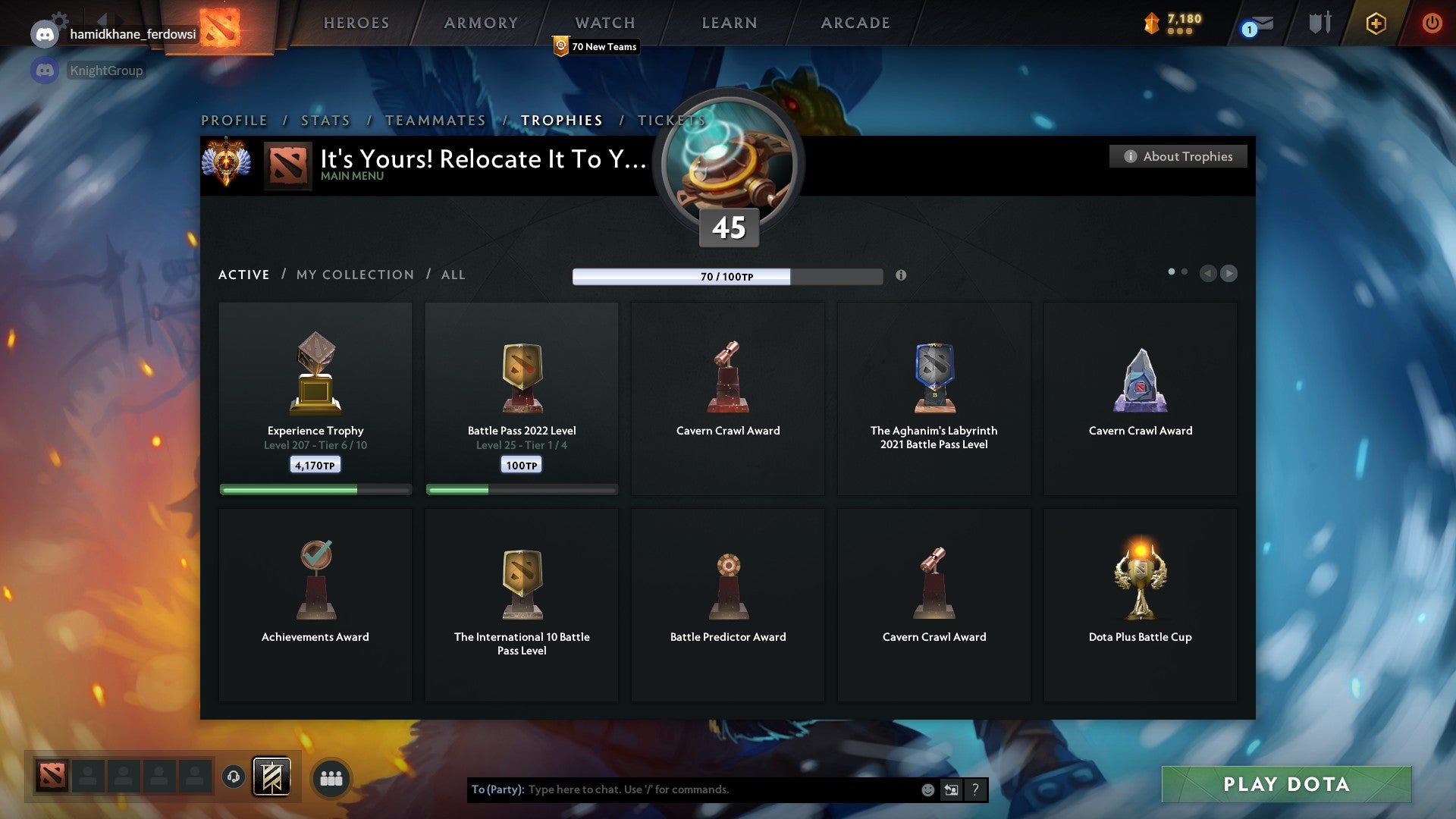Open friends list via people icon
Screen dimensions: 1456x819
coord(331,777)
